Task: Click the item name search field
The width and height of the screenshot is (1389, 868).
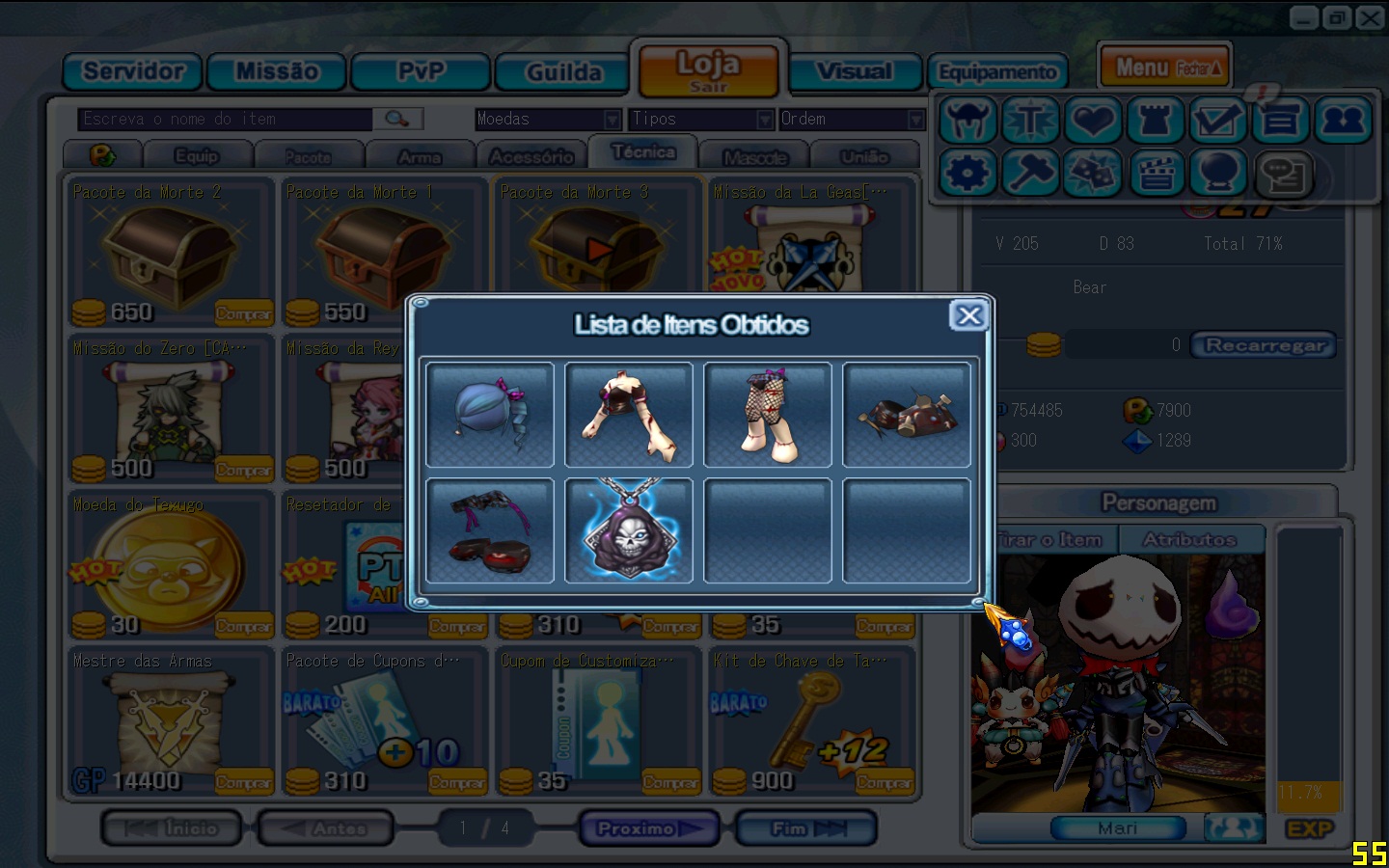Action: 226,119
